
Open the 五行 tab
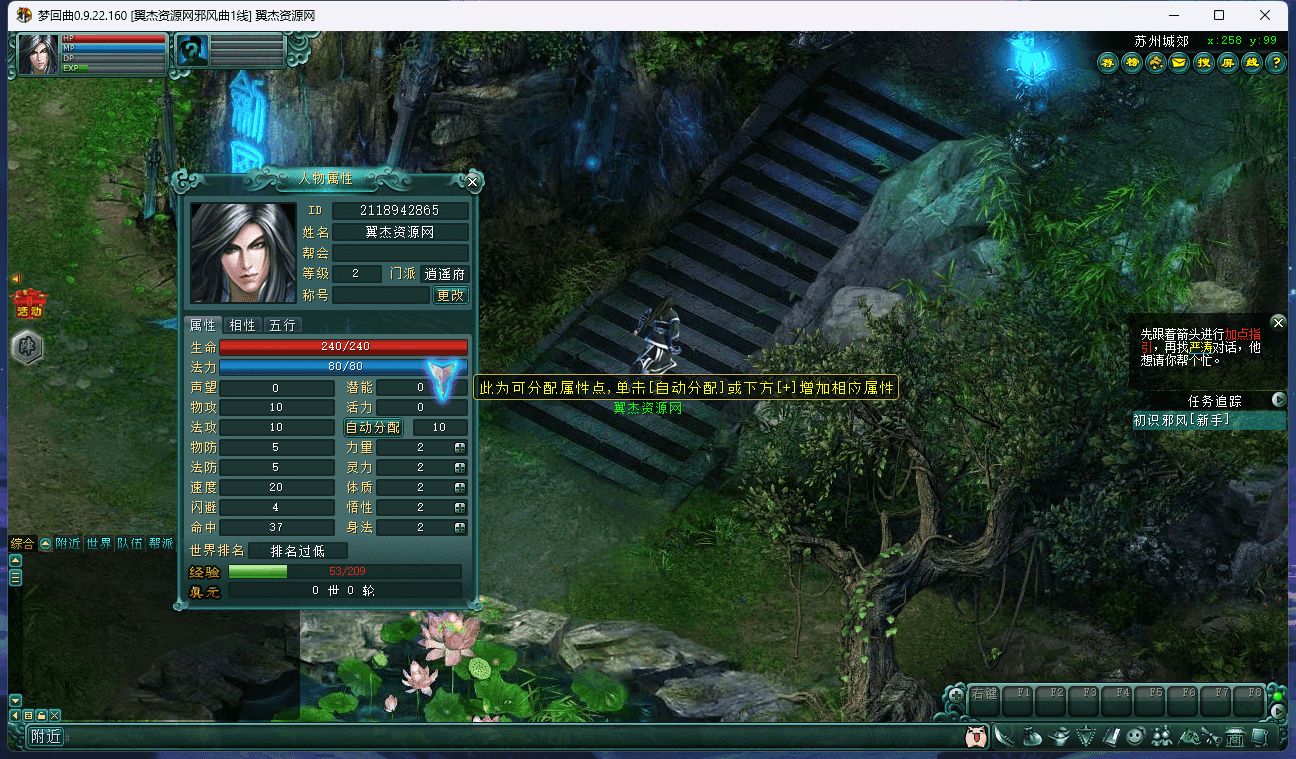[x=281, y=325]
